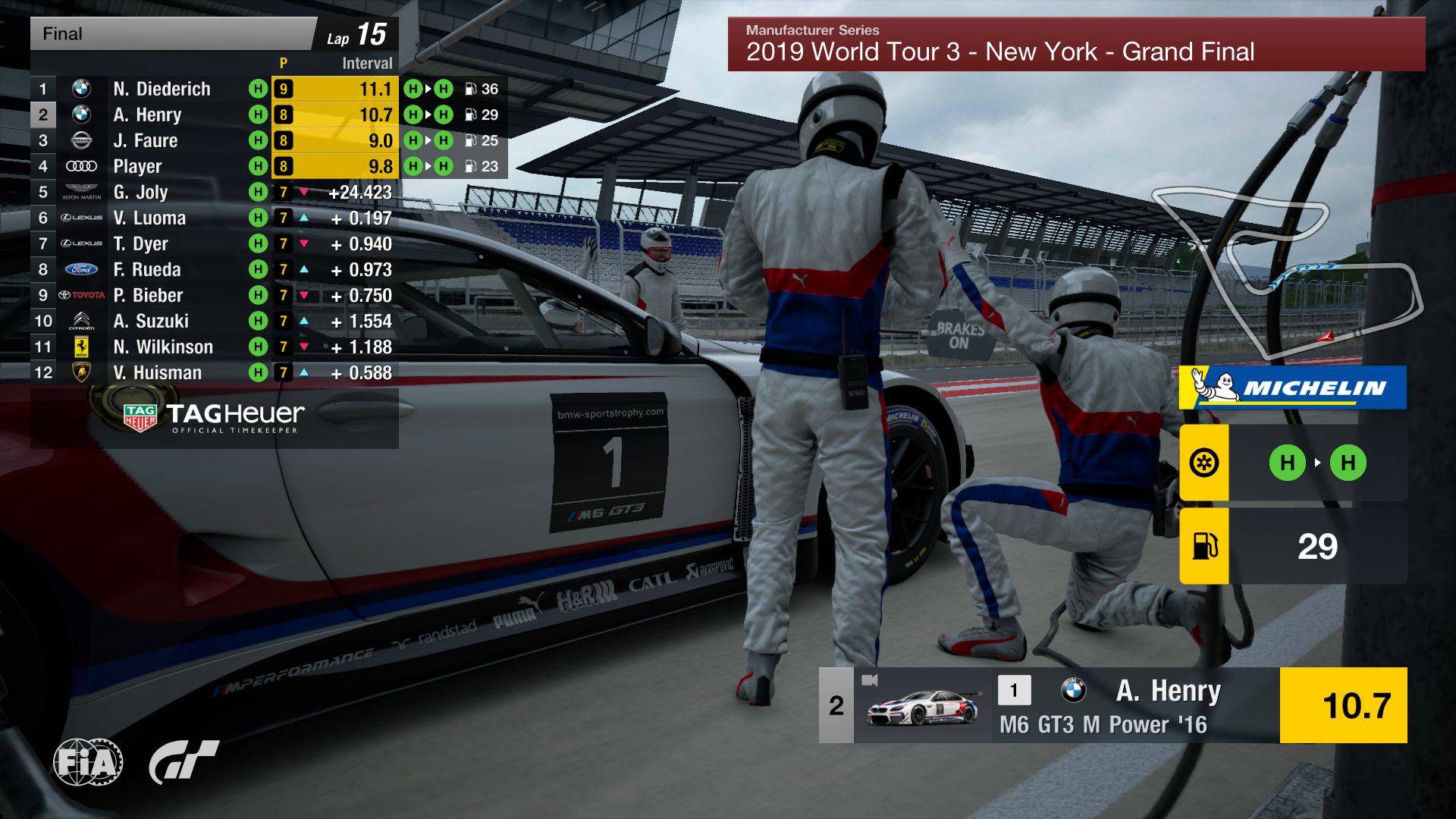Viewport: 1456px width, 819px height.
Task: Click the yellow tyre change icon
Action: click(1203, 463)
